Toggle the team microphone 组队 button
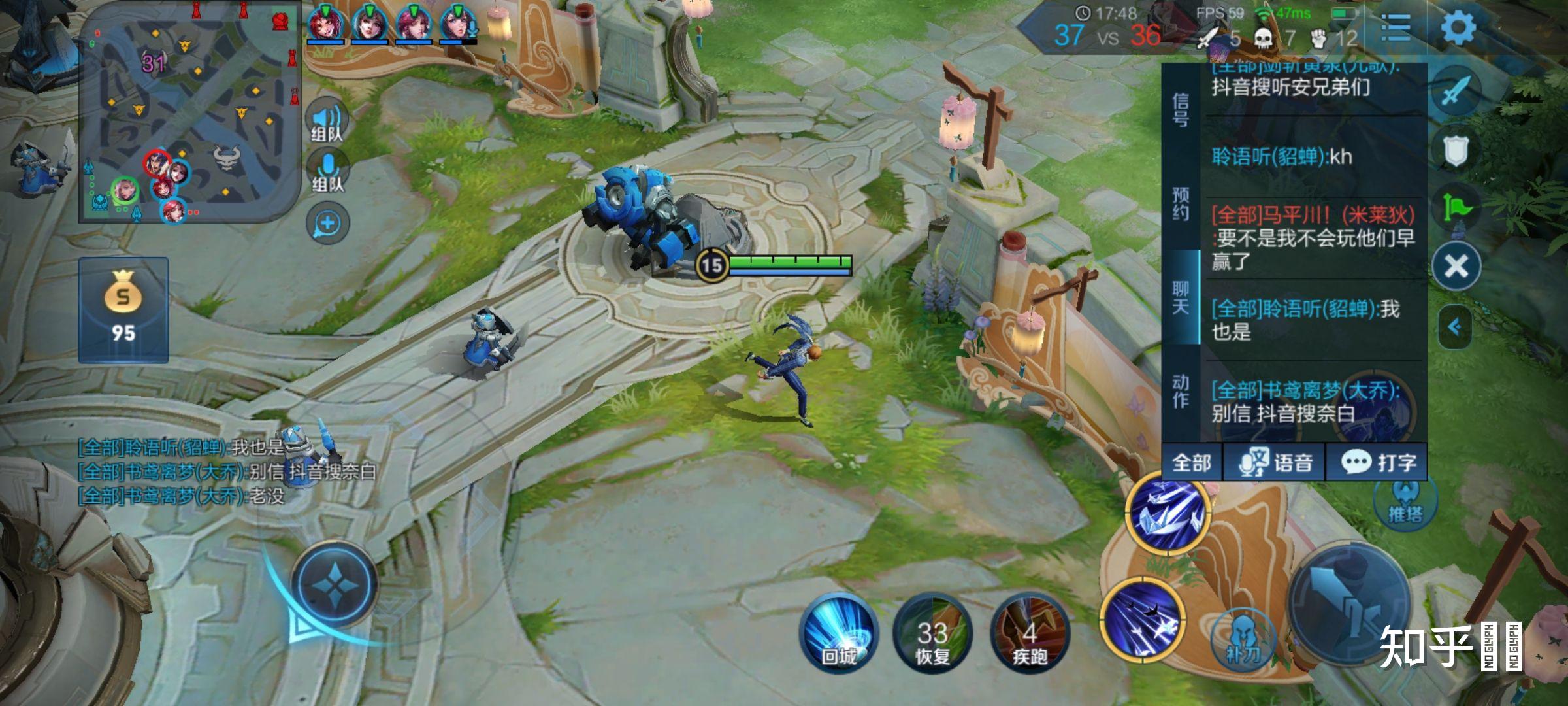Viewport: 1568px width, 706px height. (x=327, y=171)
